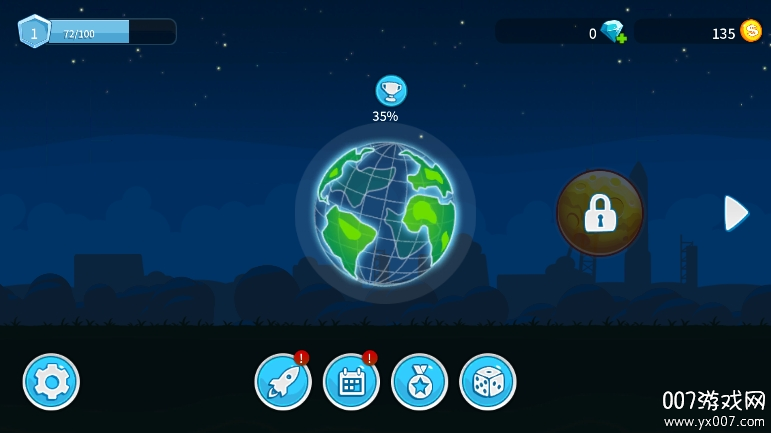This screenshot has width=771, height=433.
Task: Go to the next planet with arrow
Action: (736, 213)
